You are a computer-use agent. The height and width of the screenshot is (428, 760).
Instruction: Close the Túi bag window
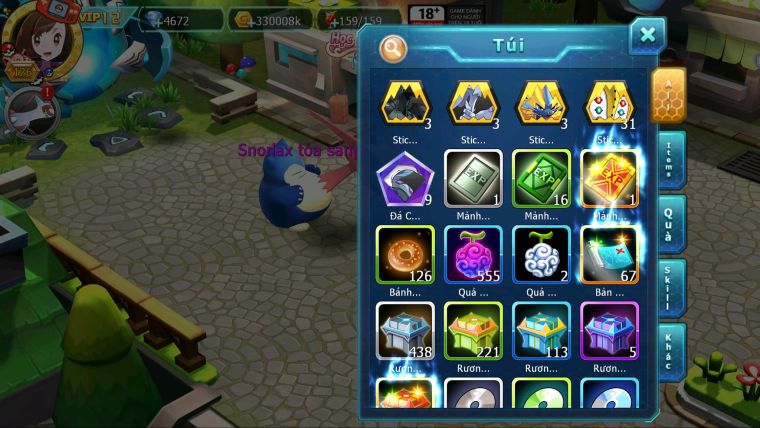tap(647, 35)
